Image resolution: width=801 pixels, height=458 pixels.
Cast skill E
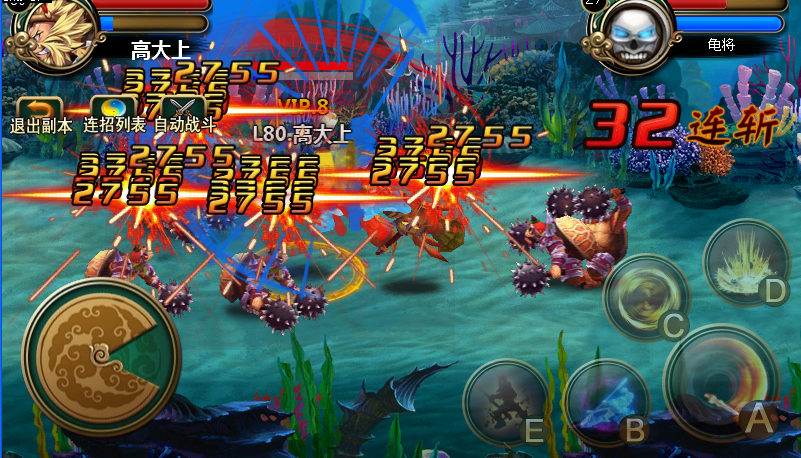[x=506, y=402]
